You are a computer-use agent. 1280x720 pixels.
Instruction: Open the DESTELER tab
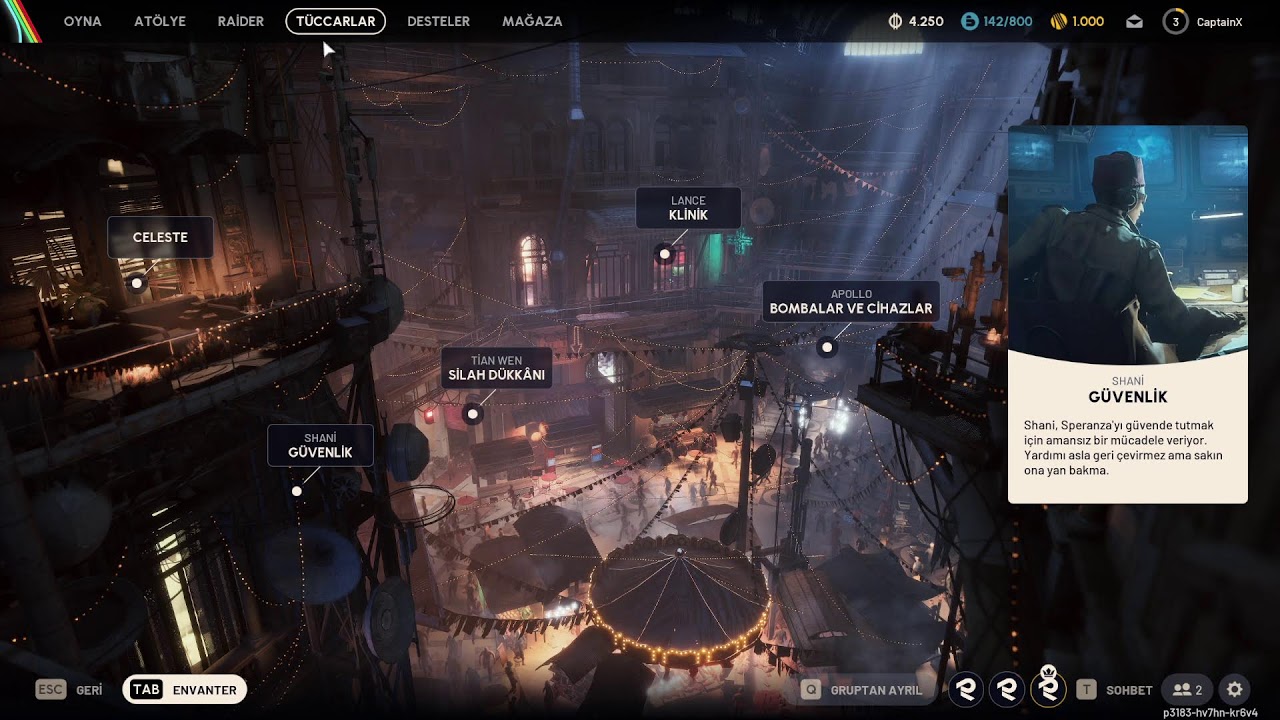pos(438,21)
